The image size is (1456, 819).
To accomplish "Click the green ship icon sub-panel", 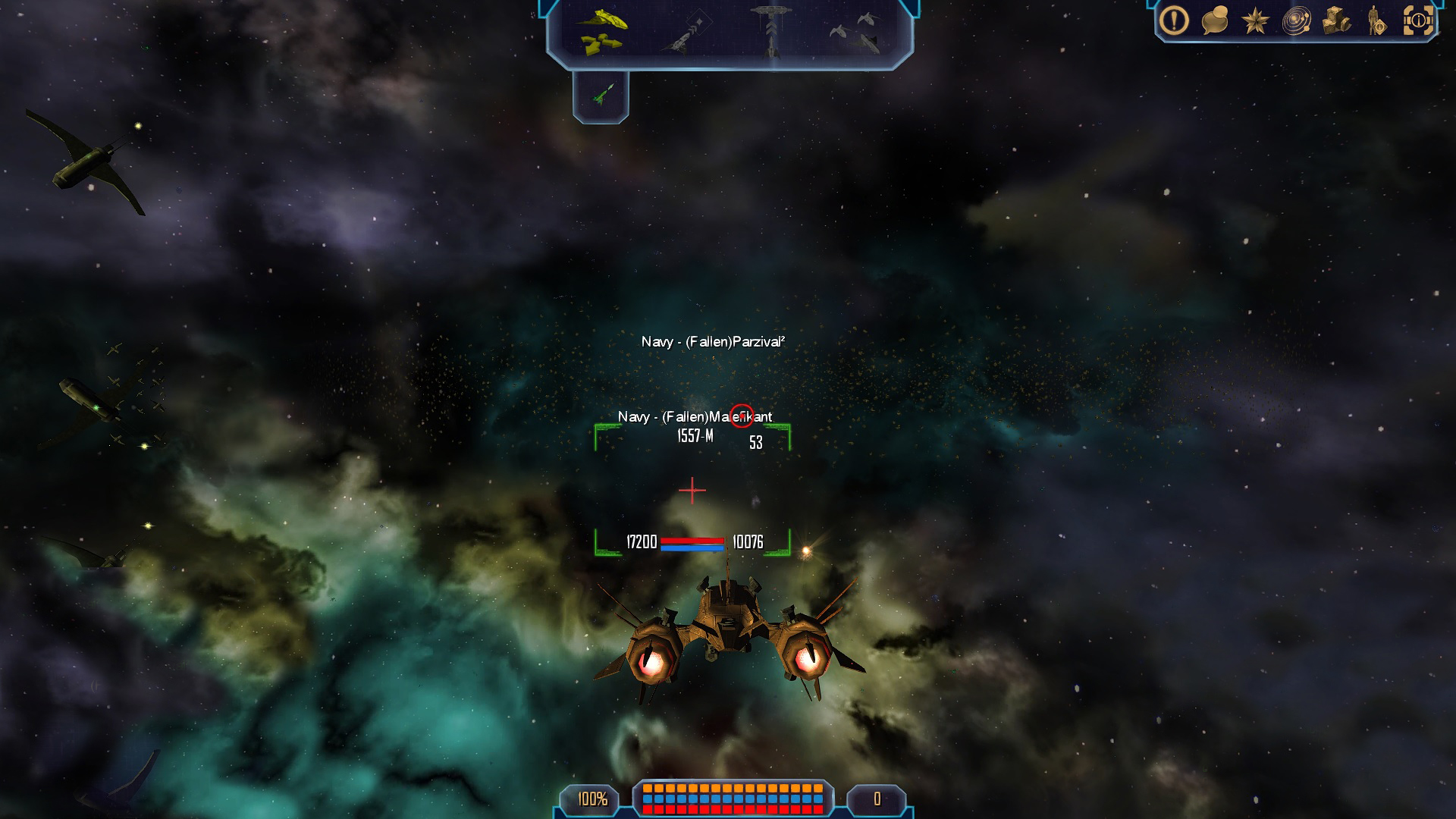I will coord(601,96).
